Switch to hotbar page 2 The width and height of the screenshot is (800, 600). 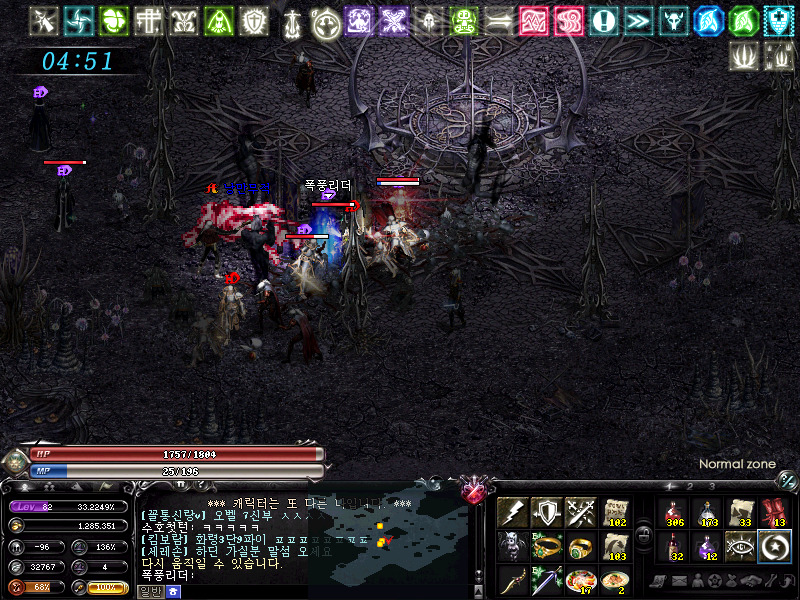click(x=688, y=487)
